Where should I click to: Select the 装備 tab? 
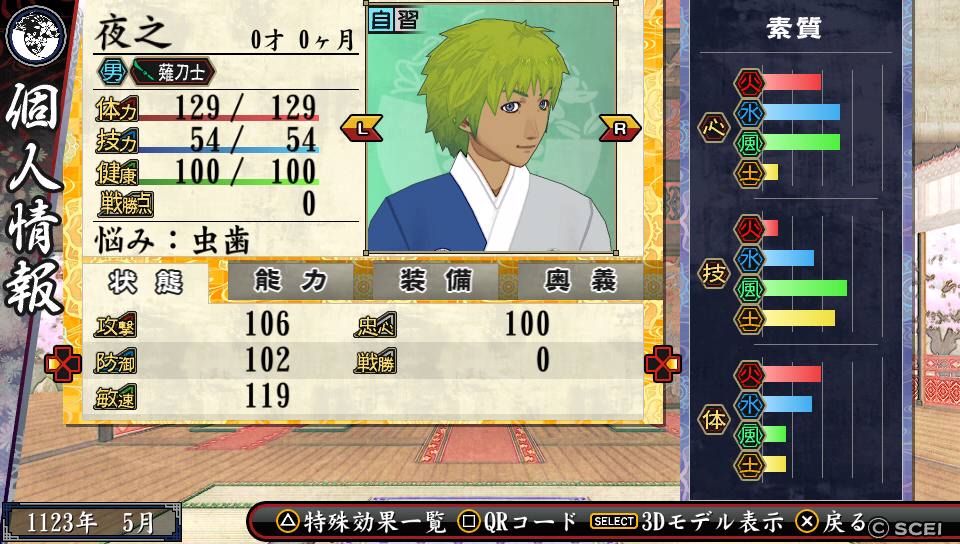coord(435,282)
